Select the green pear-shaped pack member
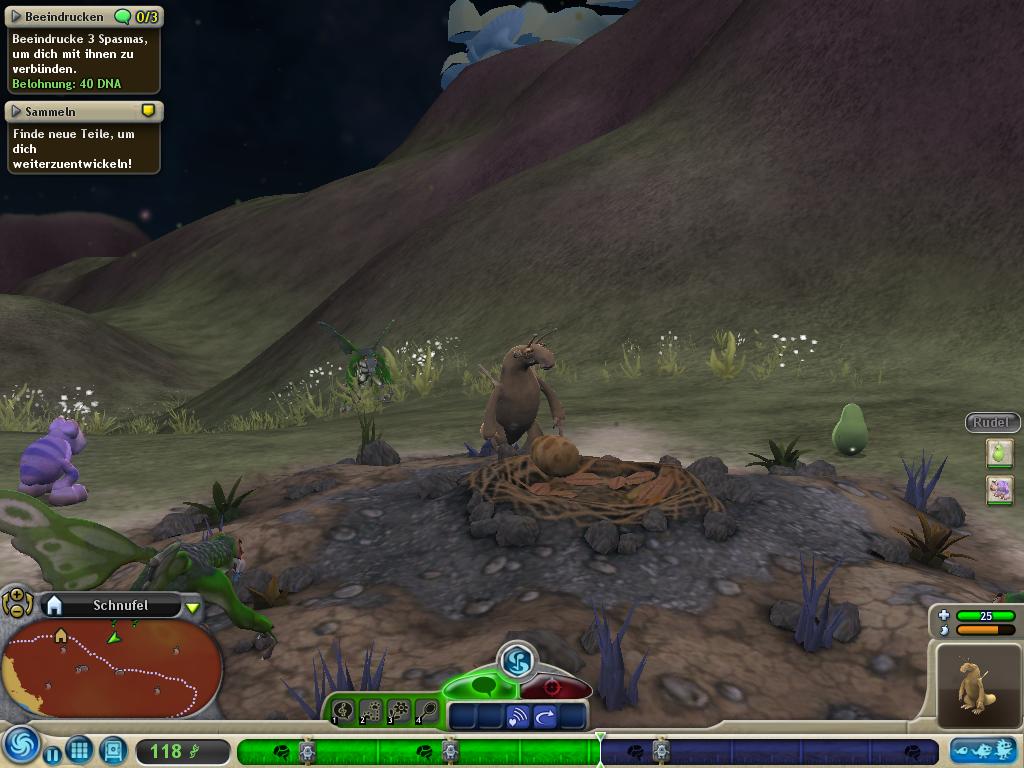1024x768 pixels. click(999, 453)
